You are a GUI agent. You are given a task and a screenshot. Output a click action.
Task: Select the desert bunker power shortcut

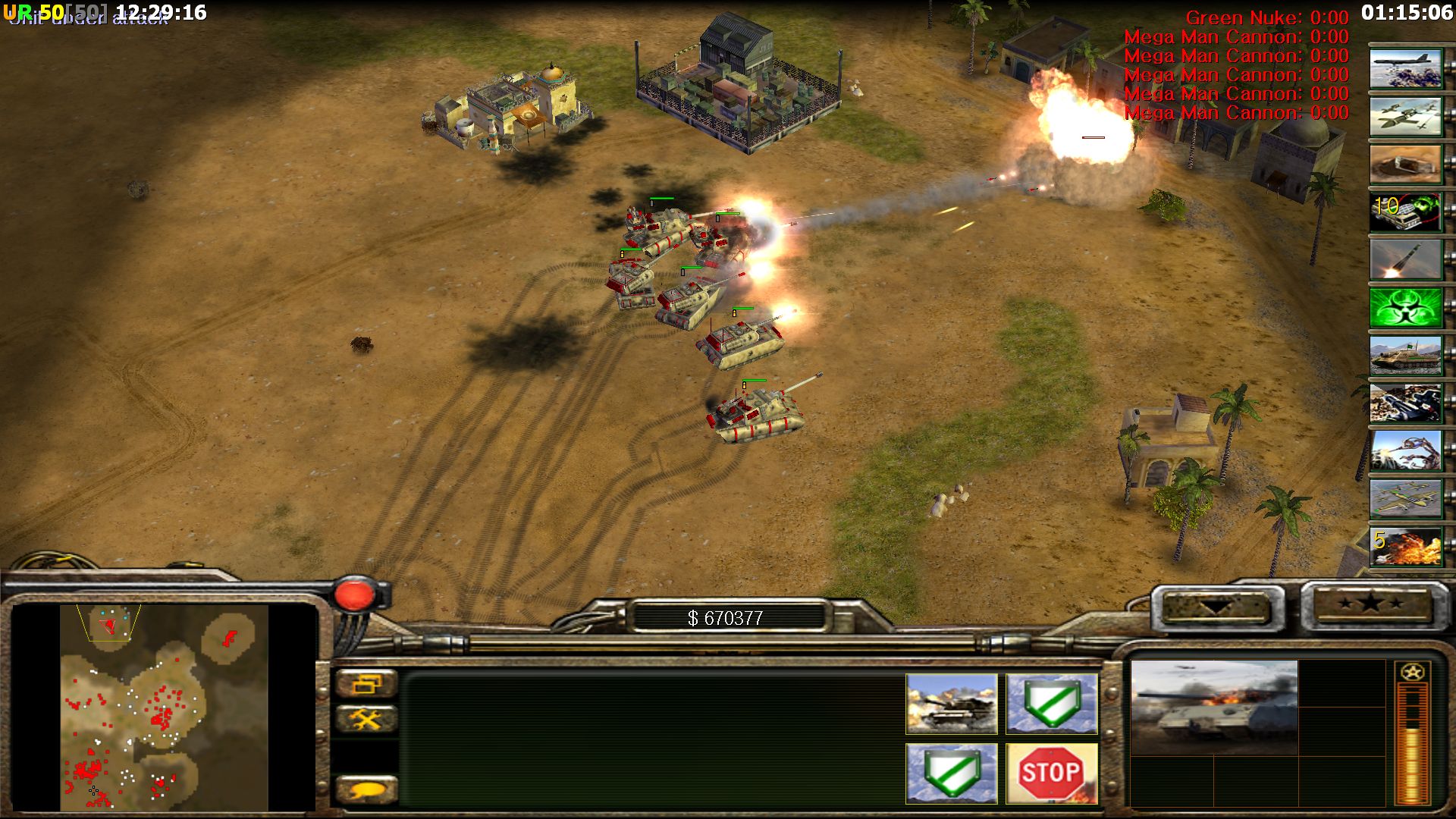click(1405, 164)
